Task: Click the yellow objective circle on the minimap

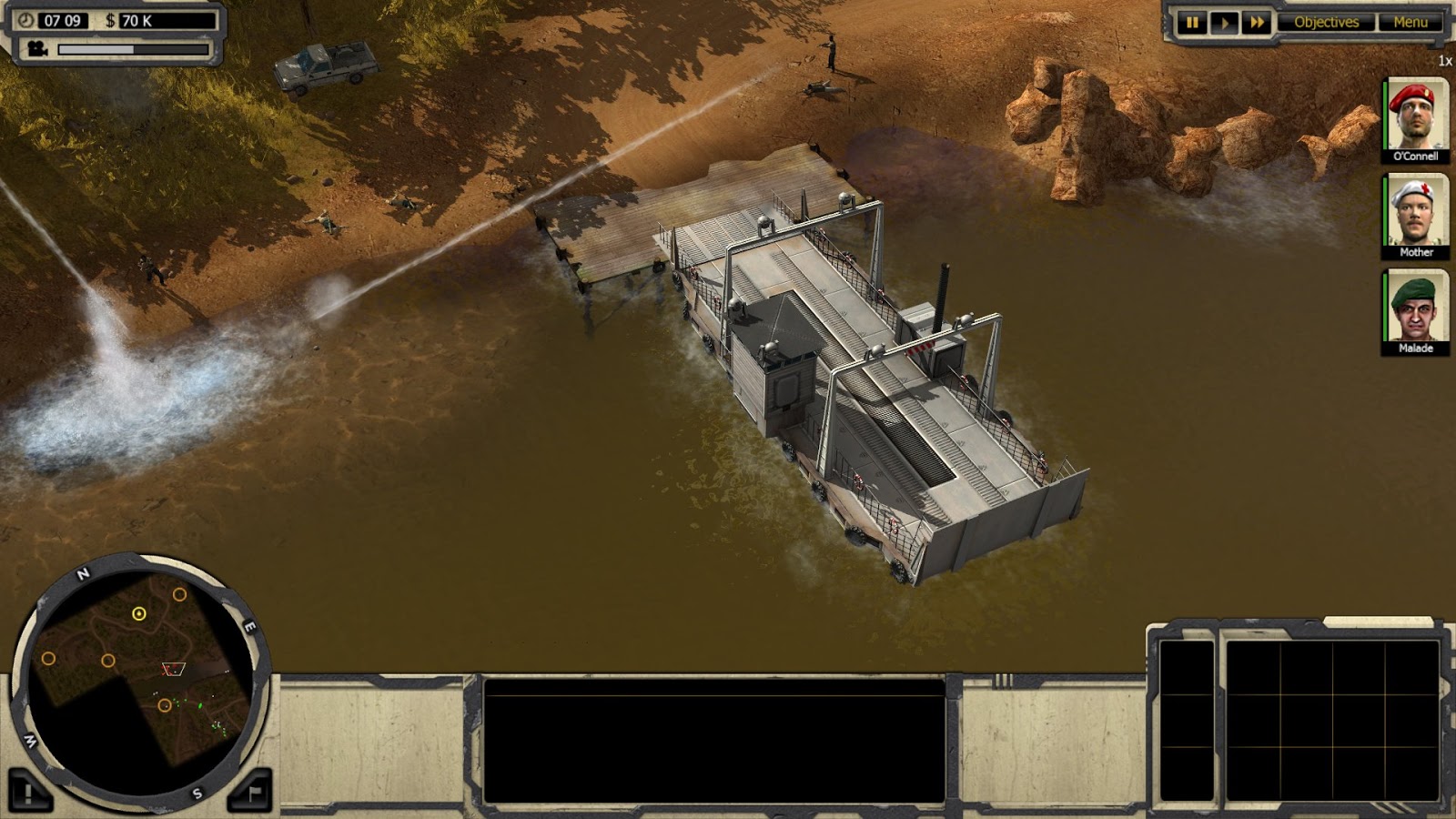Action: pos(139,614)
